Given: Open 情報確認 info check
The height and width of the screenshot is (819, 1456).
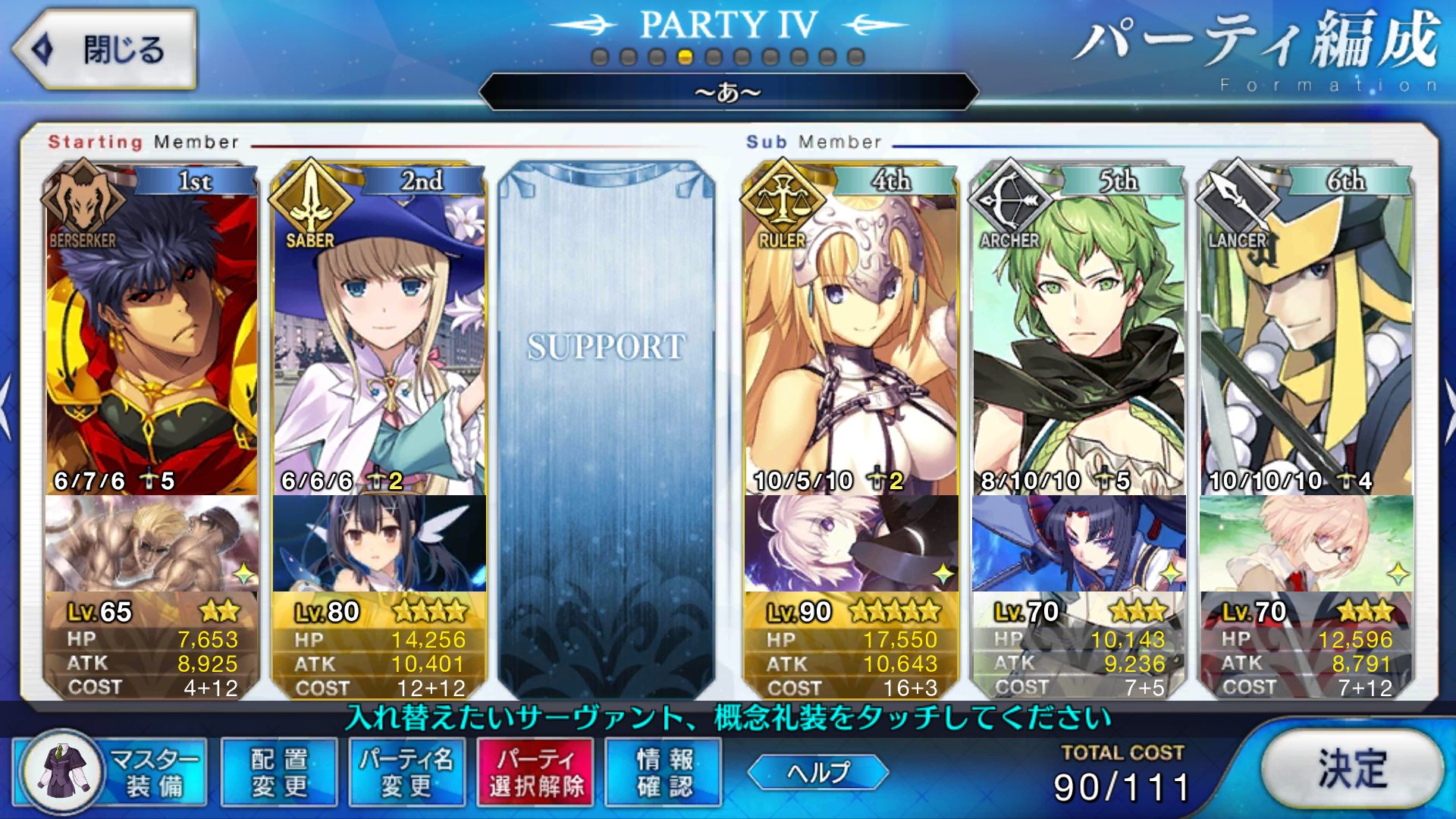Looking at the screenshot, I should point(664,772).
